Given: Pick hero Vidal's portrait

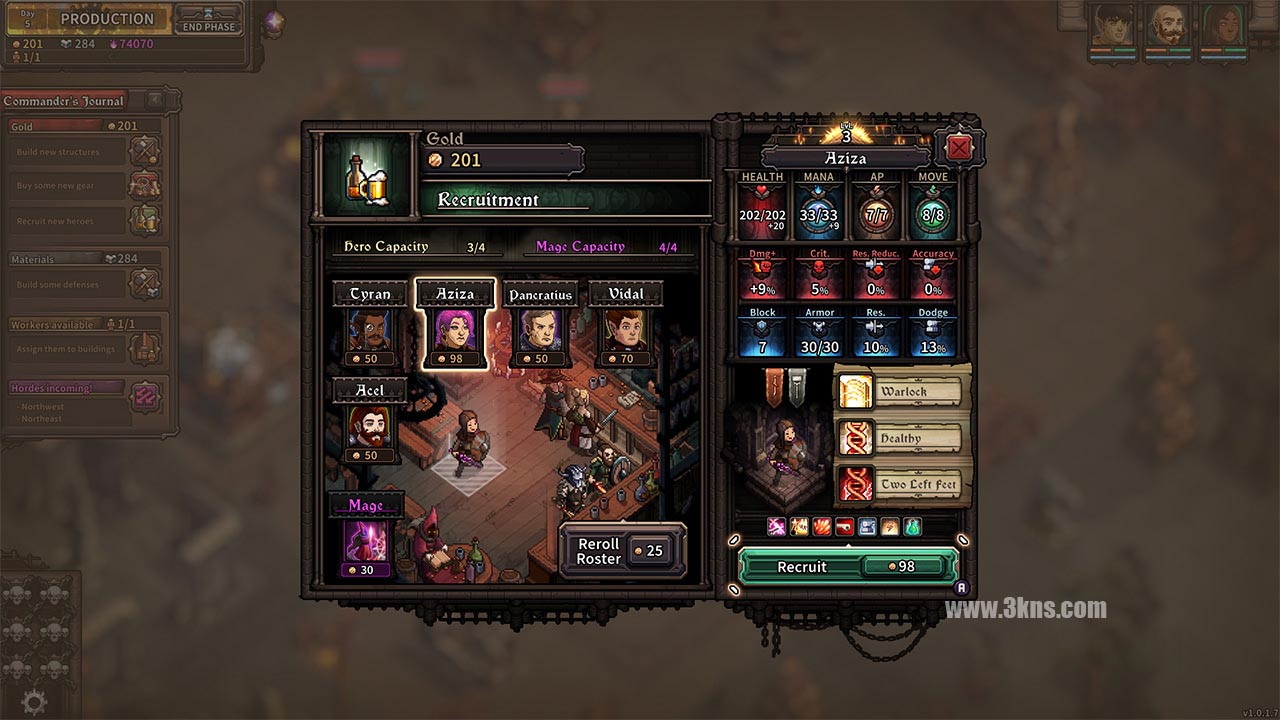Looking at the screenshot, I should 625,331.
